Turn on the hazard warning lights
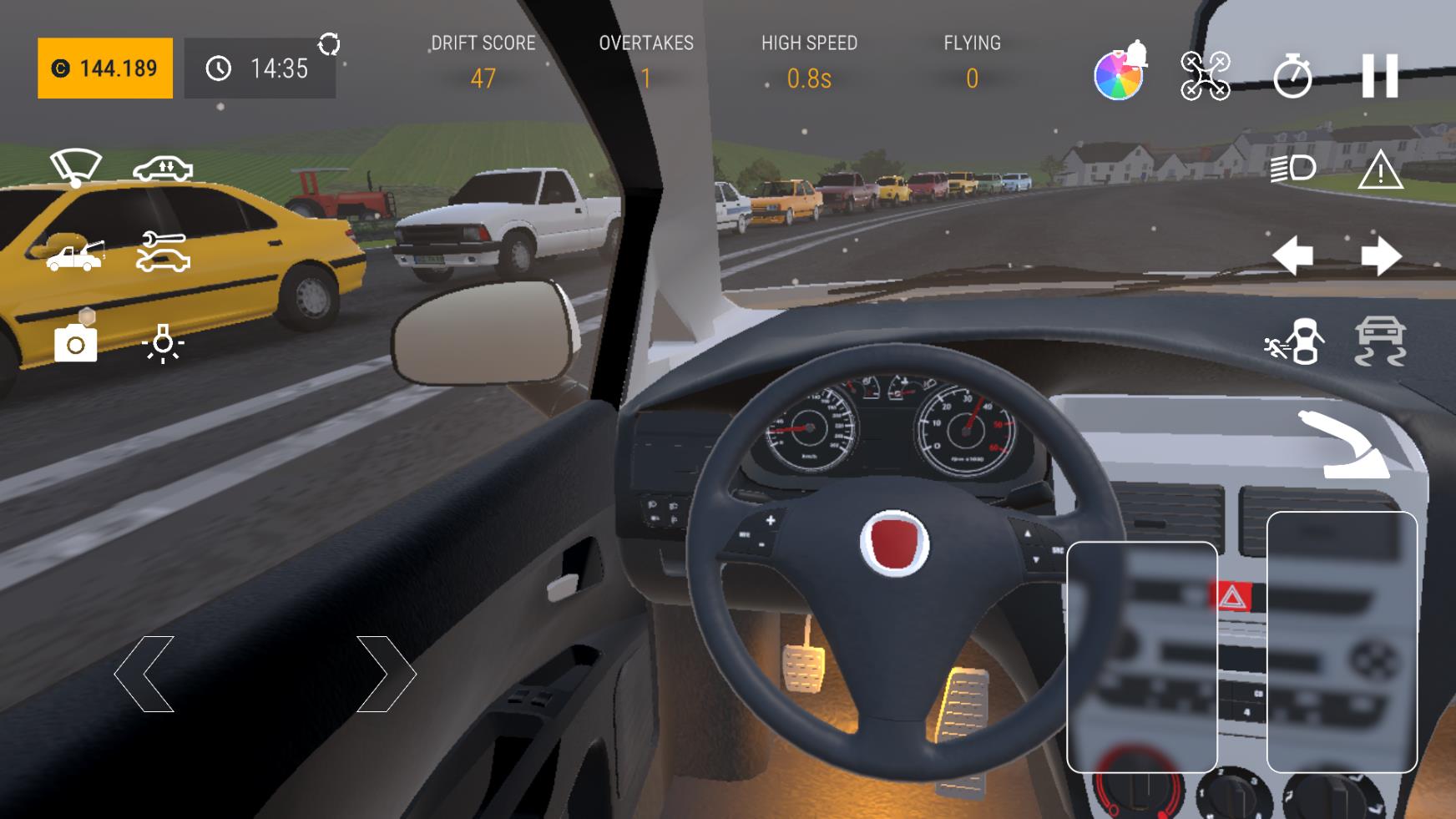 [x=1380, y=169]
